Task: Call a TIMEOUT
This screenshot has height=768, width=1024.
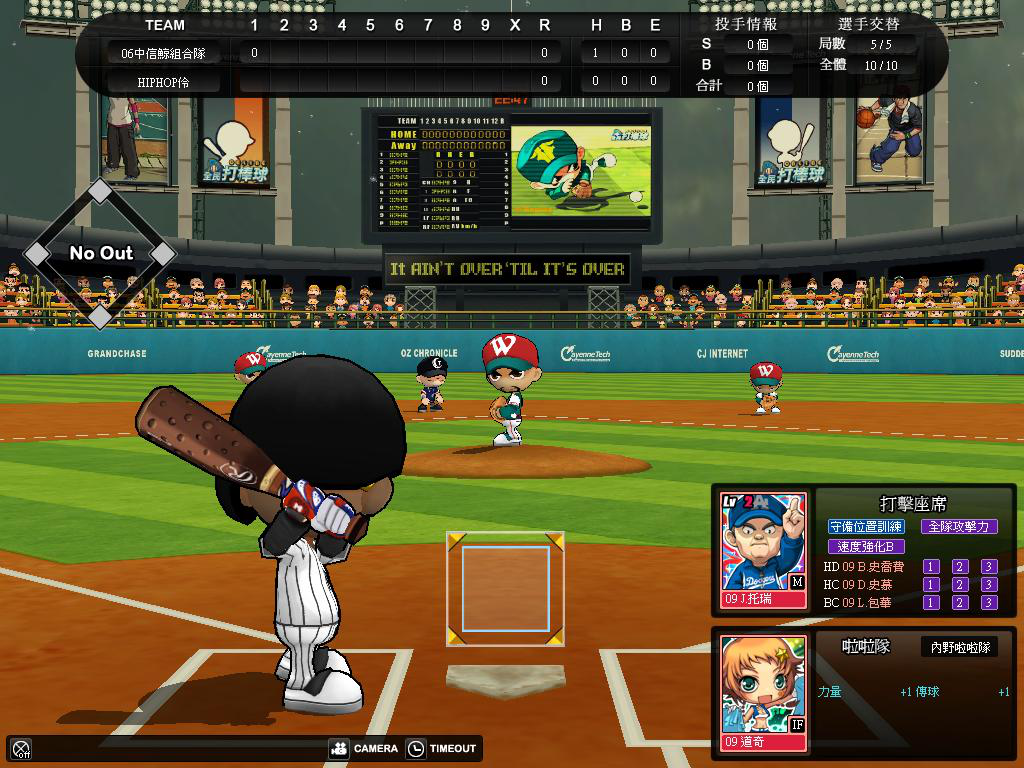Action: click(x=441, y=748)
